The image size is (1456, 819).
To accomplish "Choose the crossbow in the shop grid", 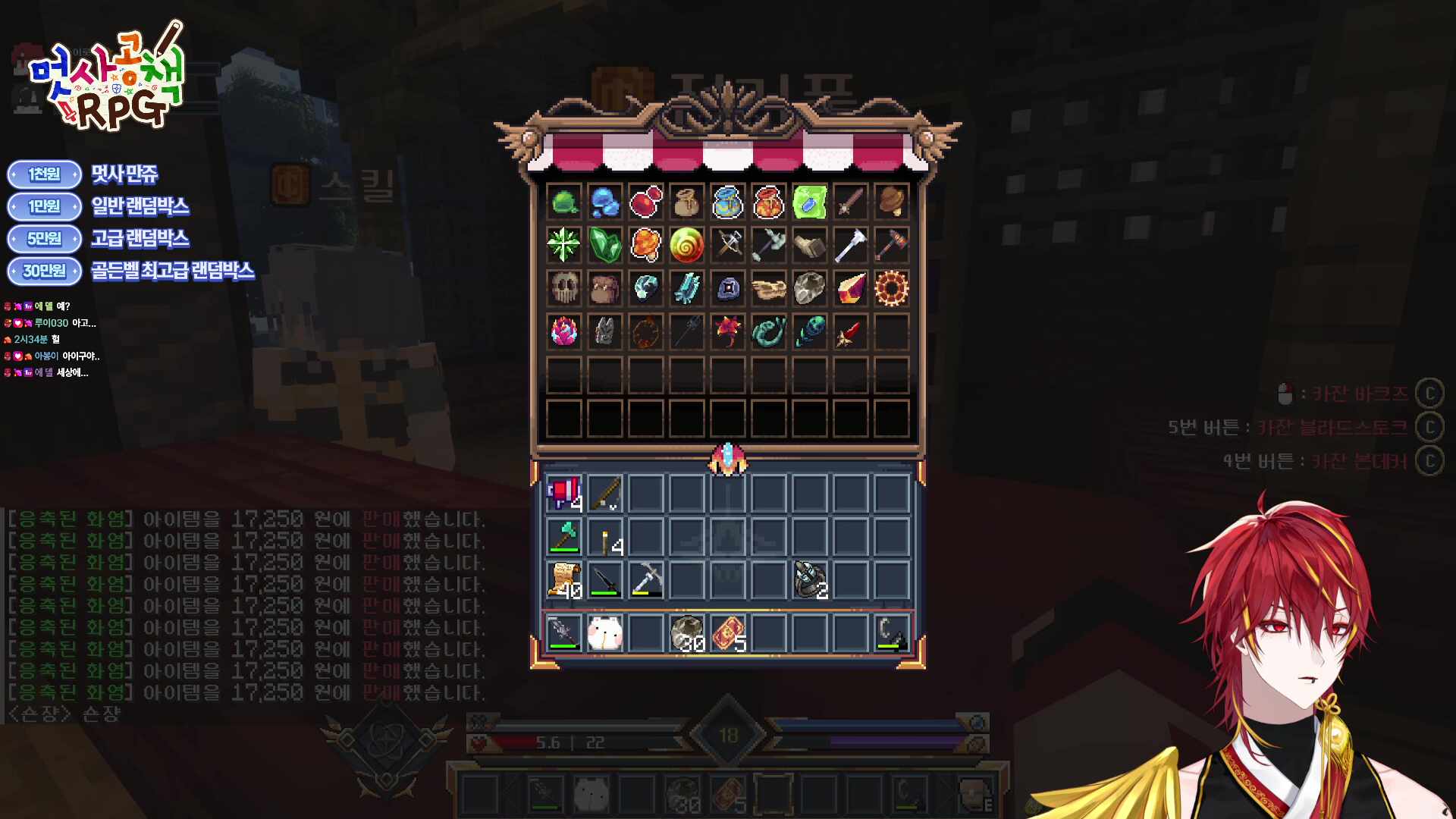I will [x=728, y=245].
